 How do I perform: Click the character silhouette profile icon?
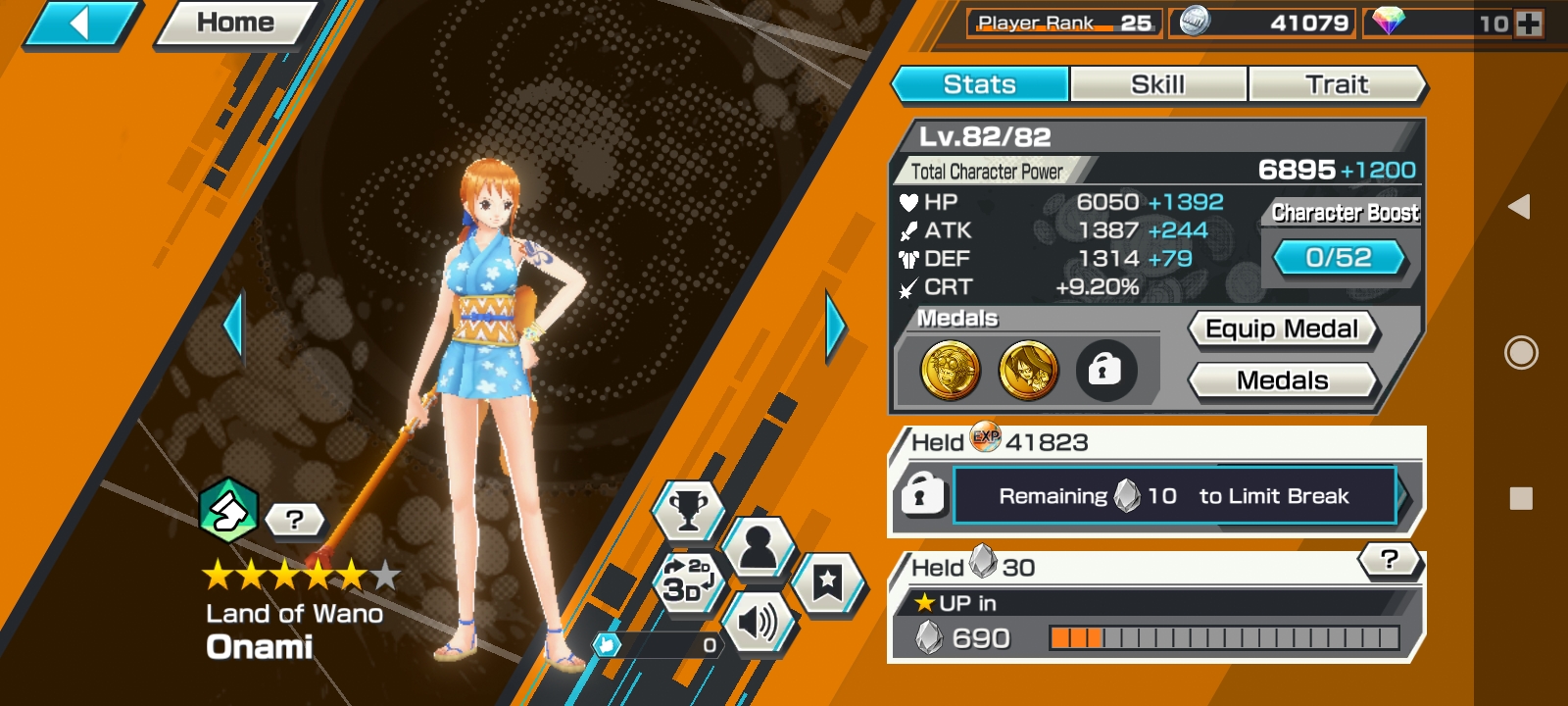coord(758,547)
